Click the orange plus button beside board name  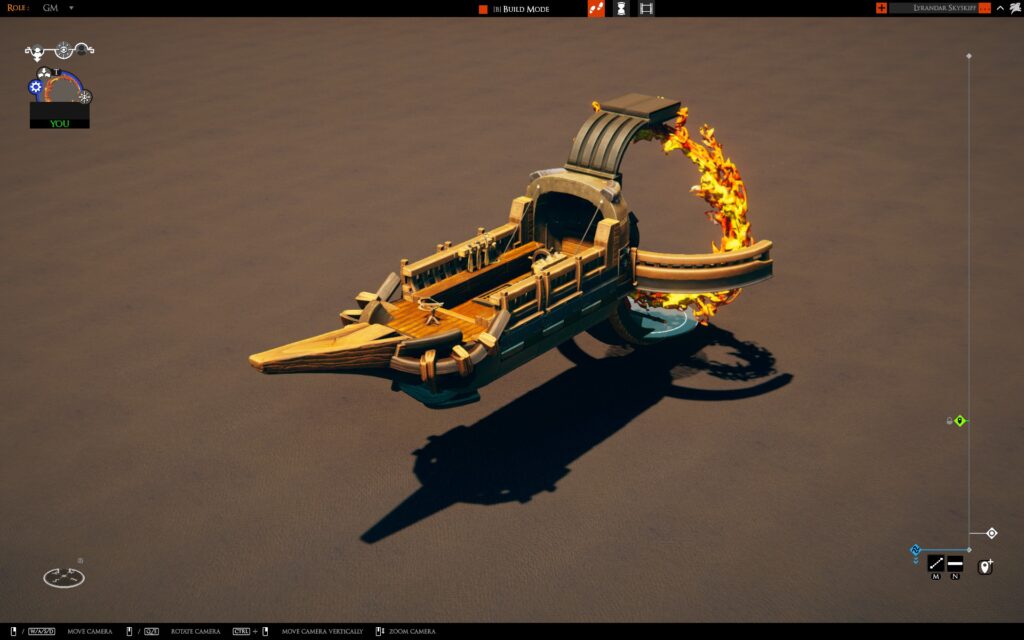881,8
